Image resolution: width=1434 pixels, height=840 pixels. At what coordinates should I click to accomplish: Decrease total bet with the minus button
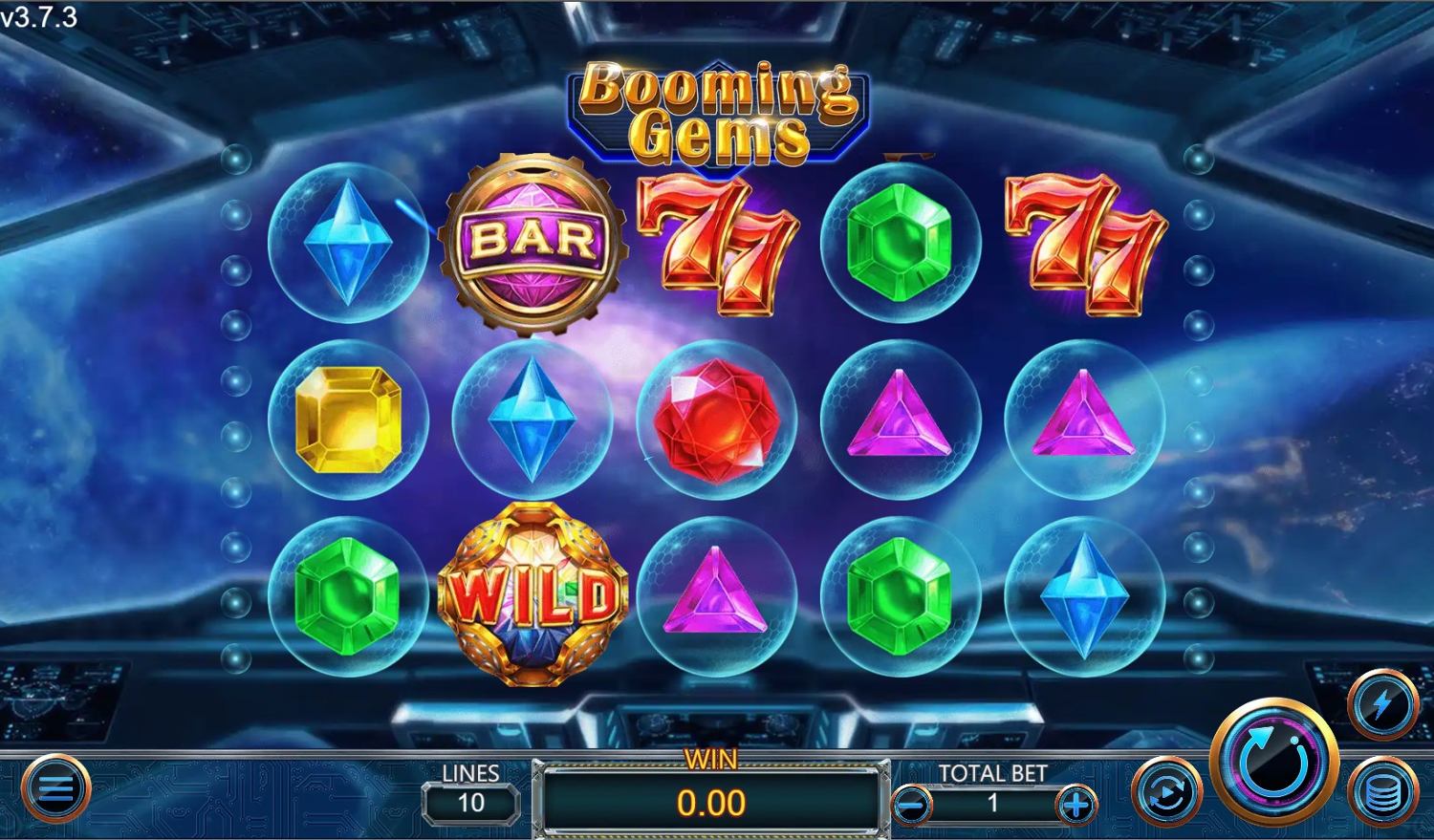click(911, 806)
